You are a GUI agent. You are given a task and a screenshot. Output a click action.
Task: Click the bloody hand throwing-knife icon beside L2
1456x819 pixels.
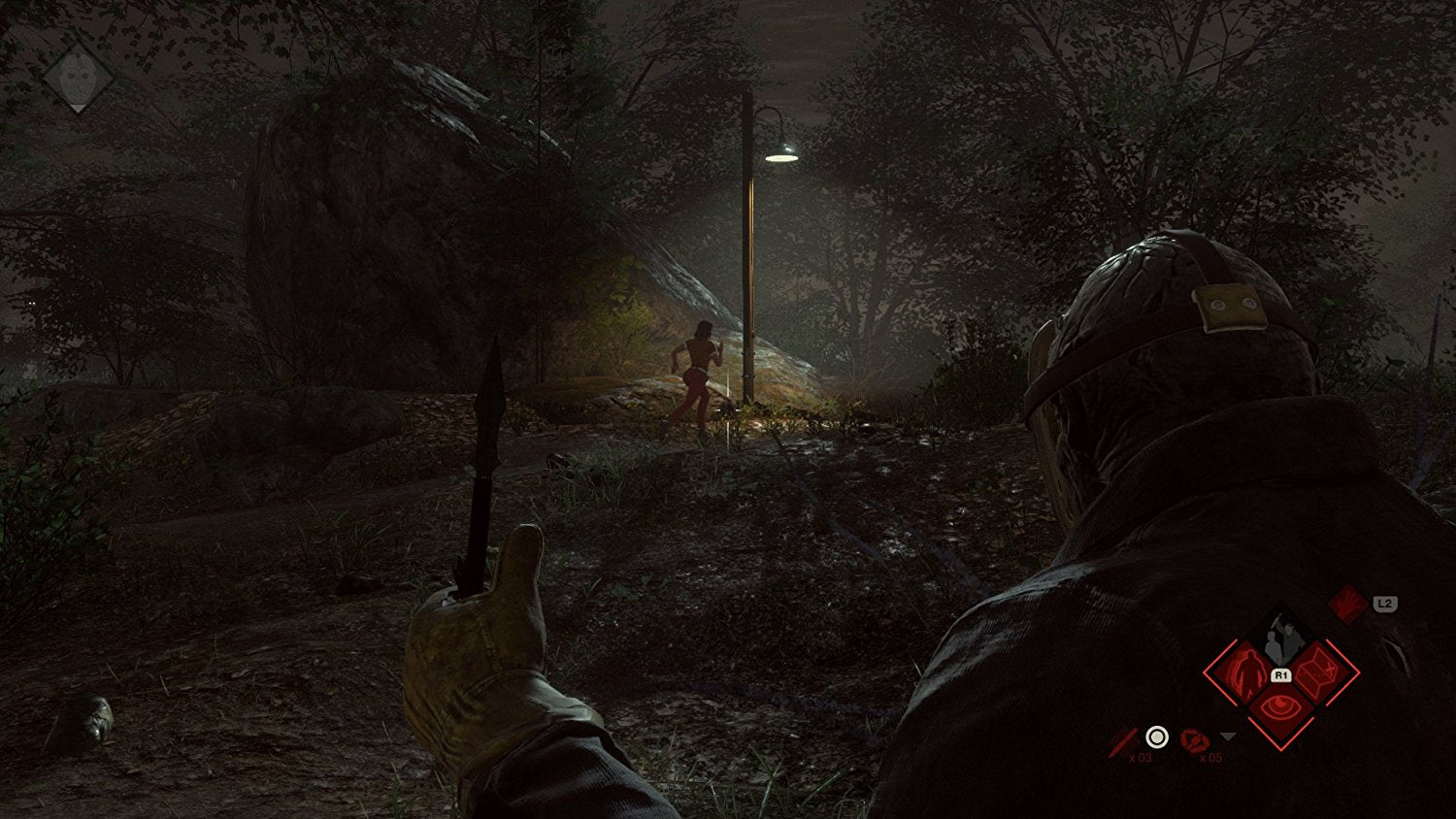(1348, 606)
